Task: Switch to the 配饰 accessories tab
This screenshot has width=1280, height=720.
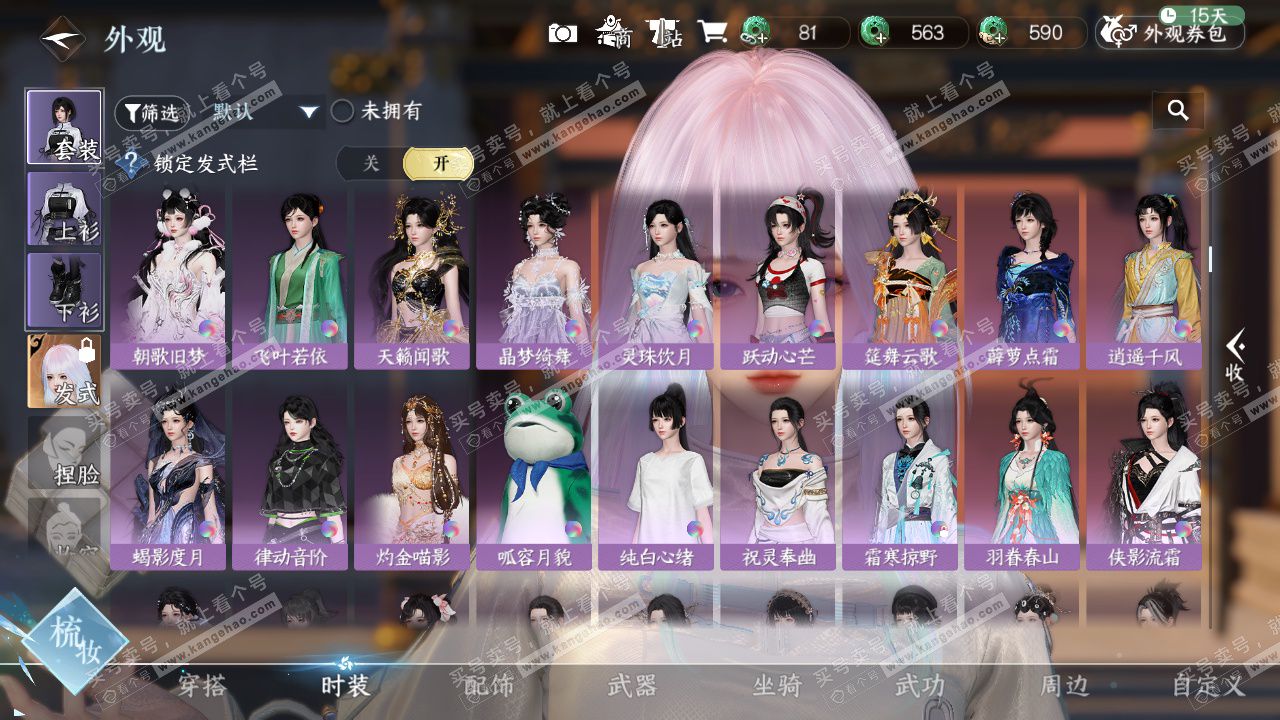Action: tap(489, 685)
